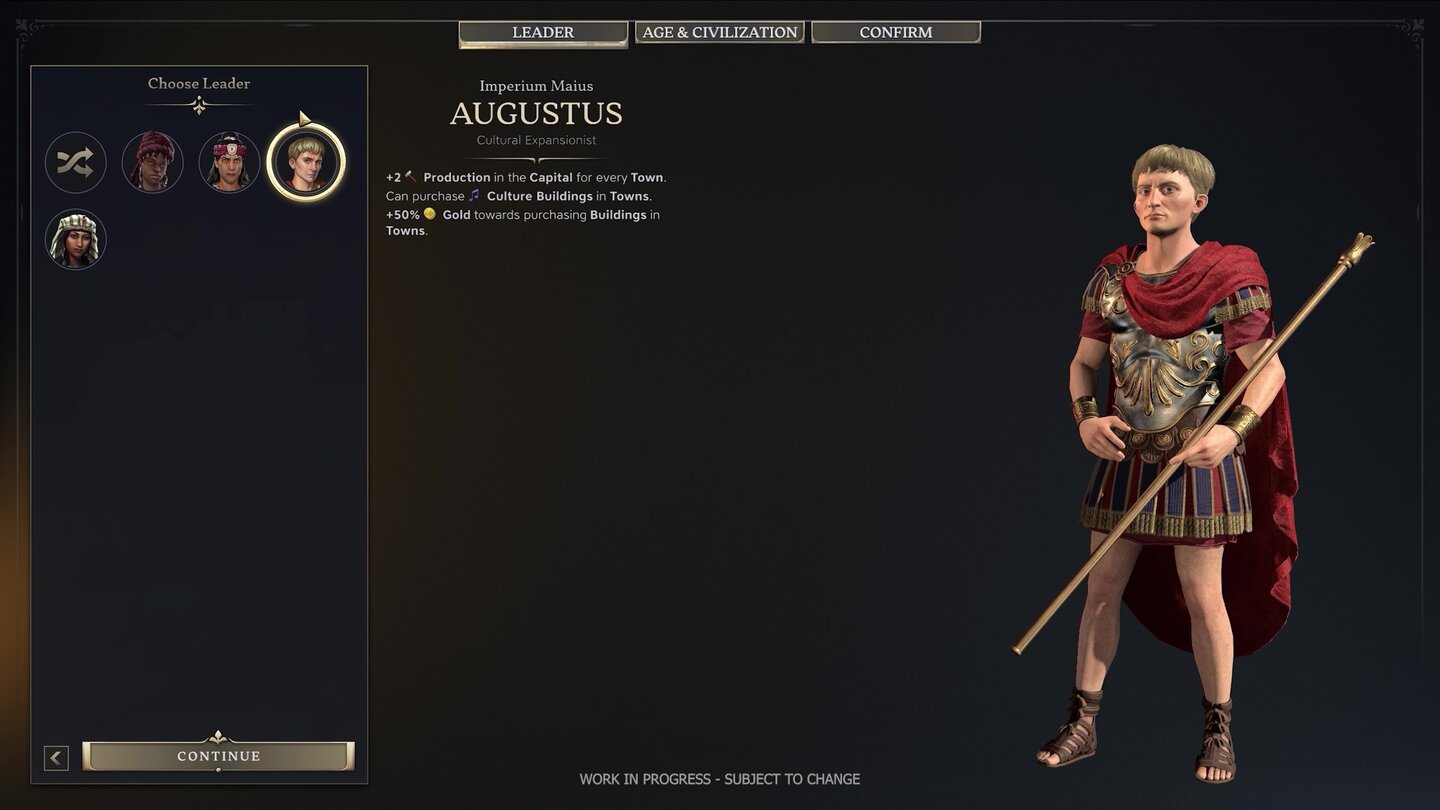The image size is (1440, 810).
Task: Click the AUGUSTUS name heading
Action: [x=536, y=114]
